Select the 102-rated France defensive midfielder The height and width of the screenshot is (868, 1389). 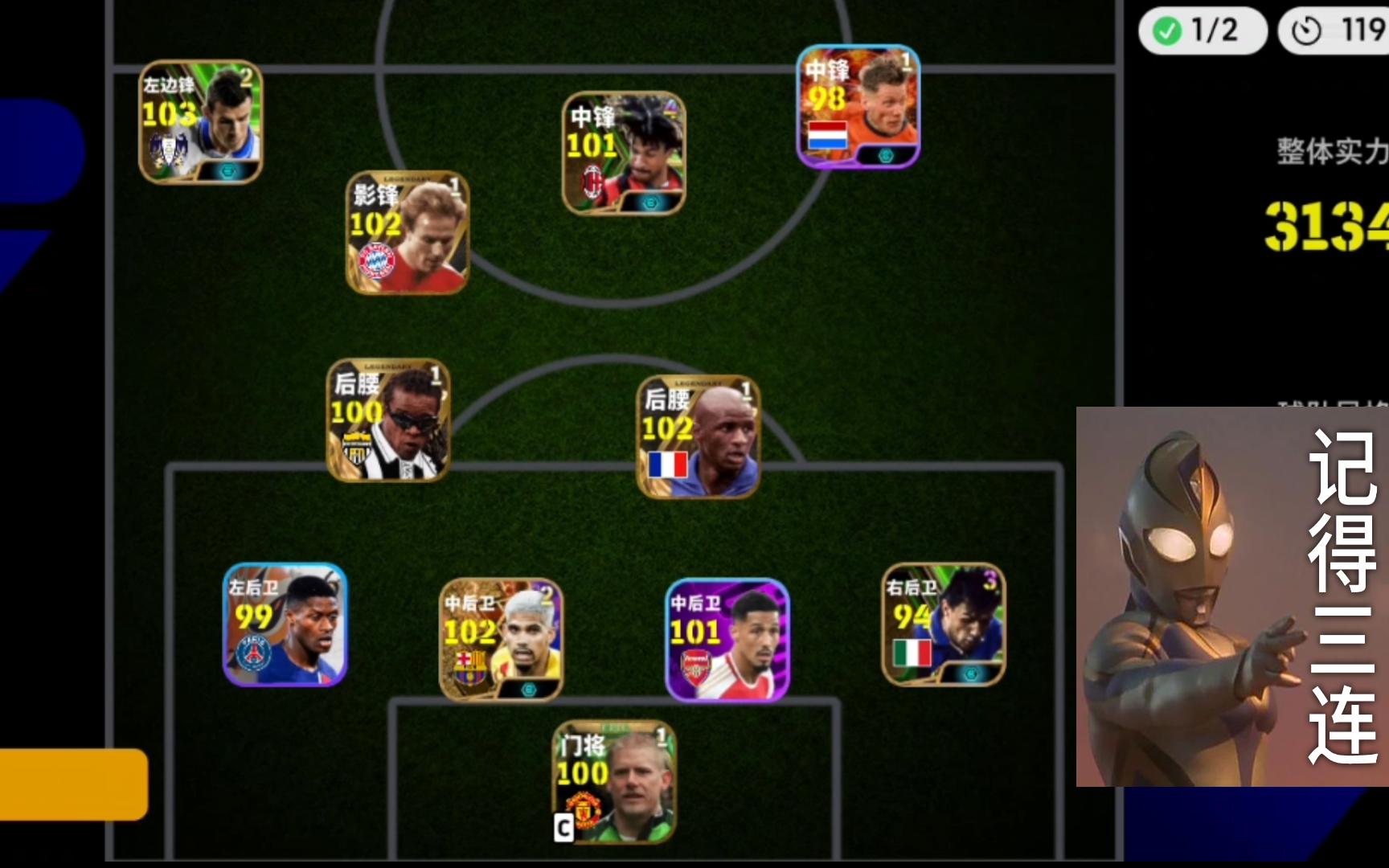[698, 437]
